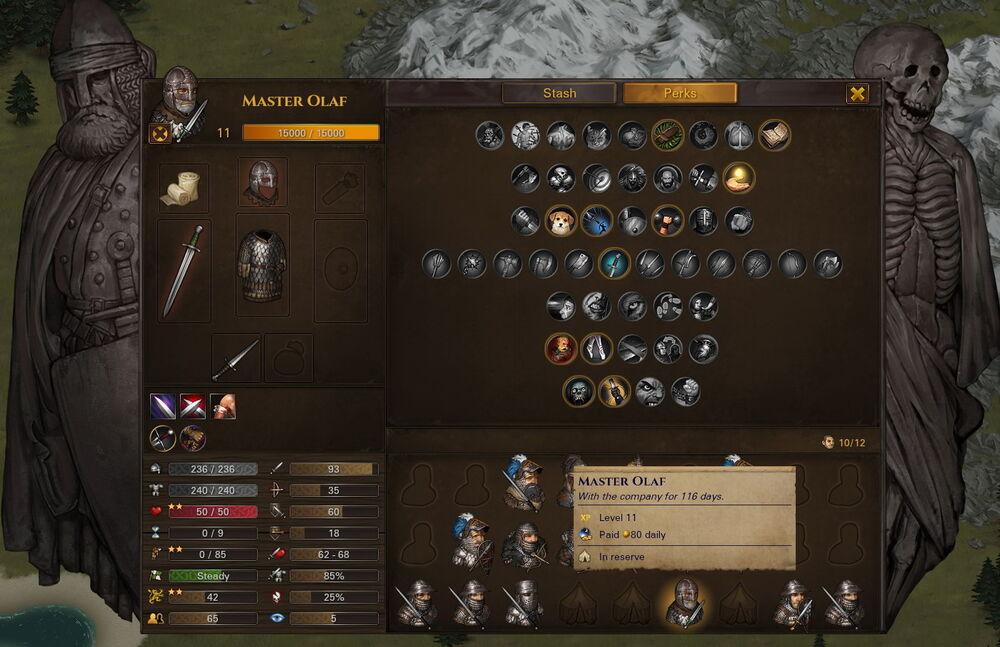Close the character screen with the X button
This screenshot has height=647, width=1000.
click(x=857, y=94)
